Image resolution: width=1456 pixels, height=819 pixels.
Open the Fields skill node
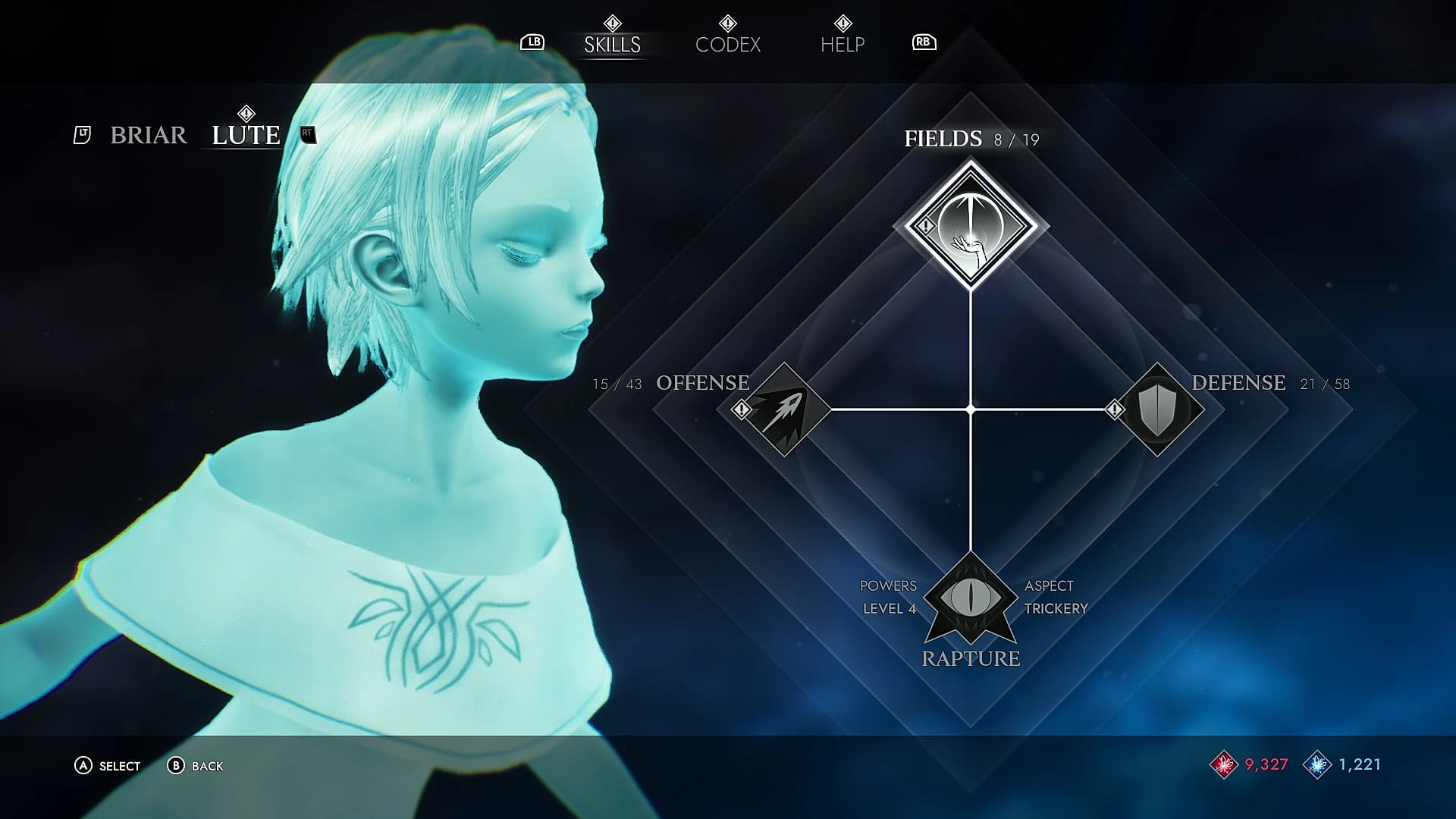(x=971, y=226)
